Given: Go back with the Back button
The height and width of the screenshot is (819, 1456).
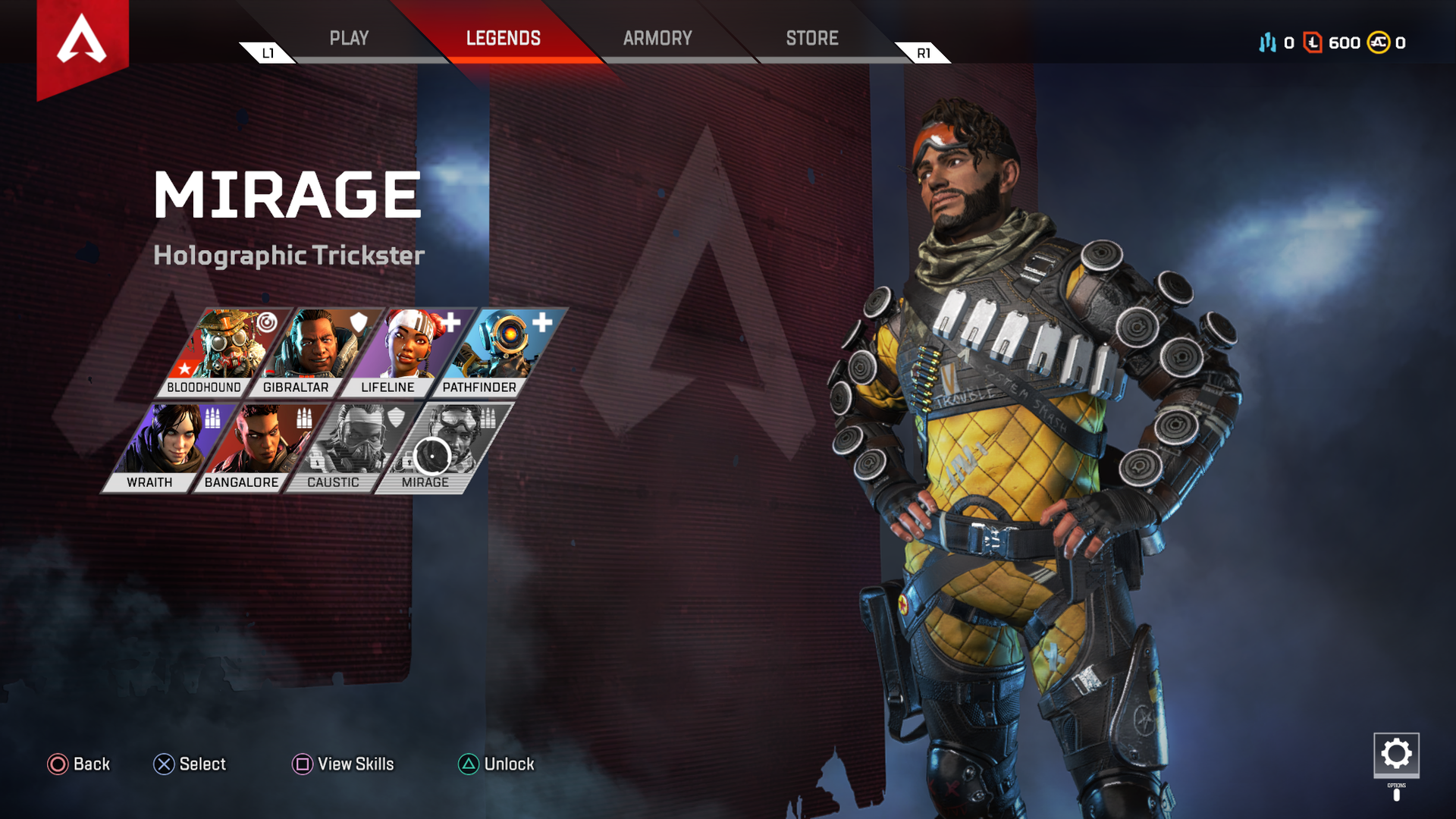Looking at the screenshot, I should pyautogui.click(x=79, y=764).
